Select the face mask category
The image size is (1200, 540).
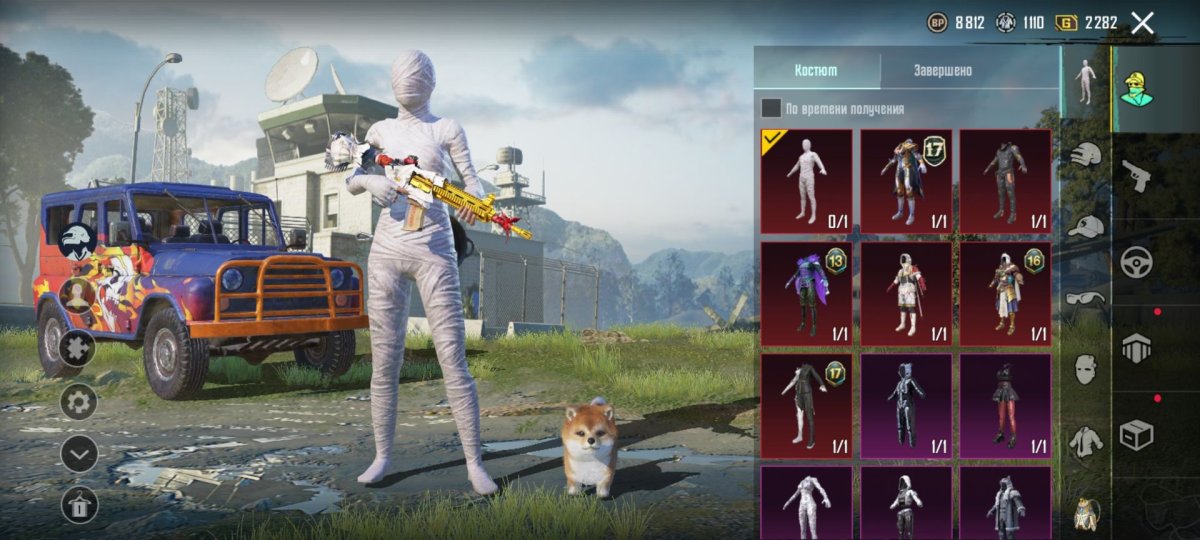tap(1085, 369)
